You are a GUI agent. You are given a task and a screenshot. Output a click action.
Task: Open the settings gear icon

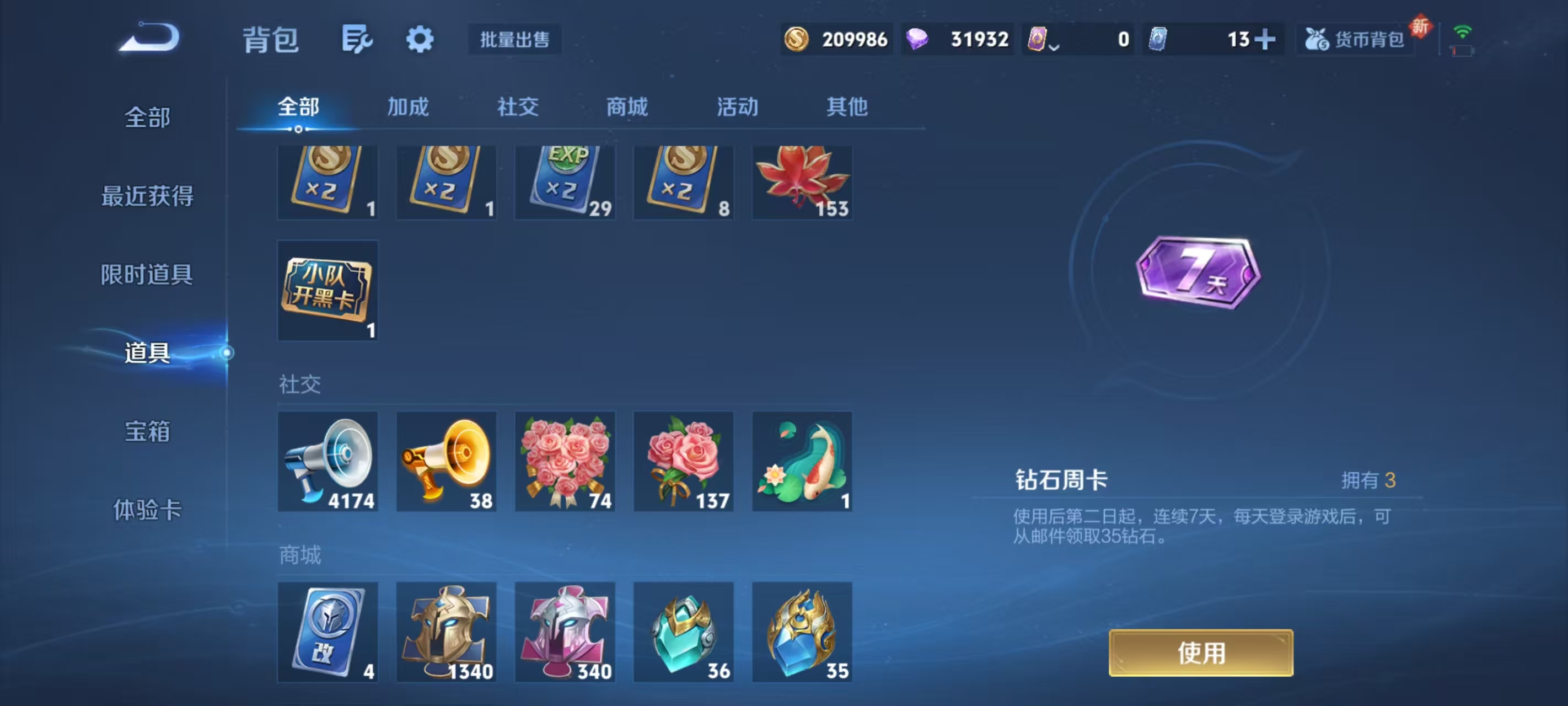coord(420,39)
